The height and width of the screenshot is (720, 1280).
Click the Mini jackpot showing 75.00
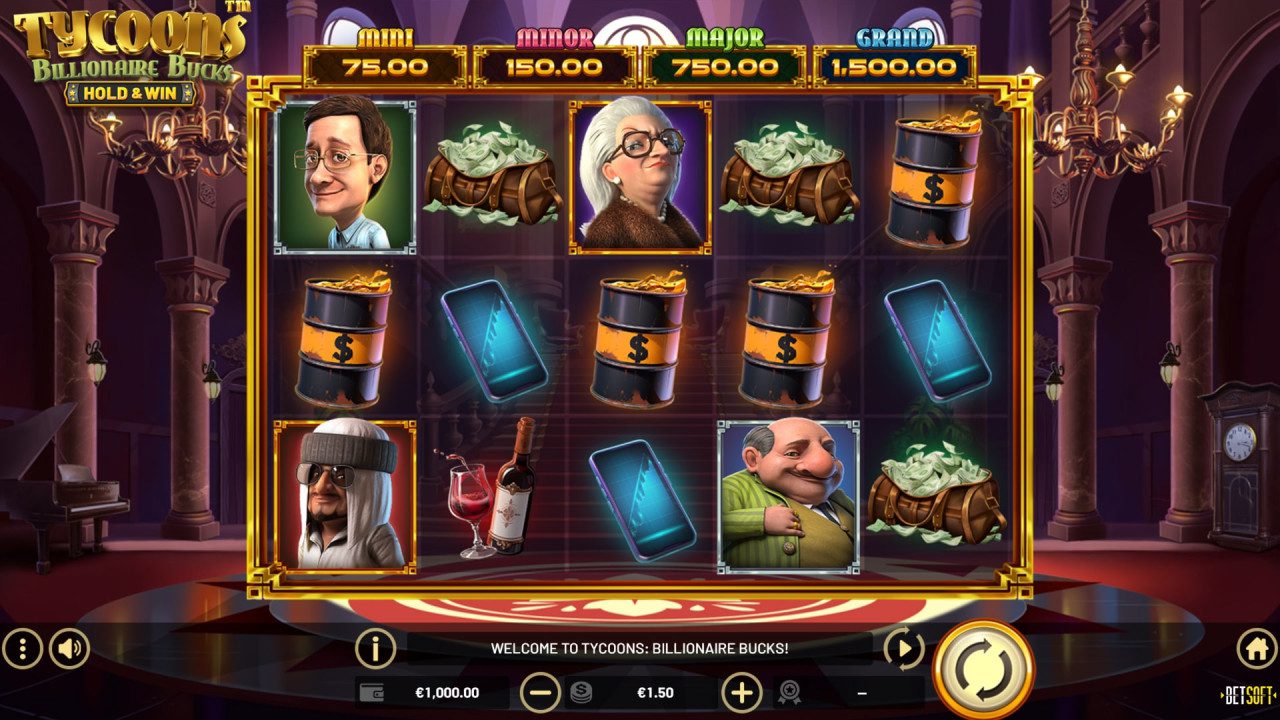[x=383, y=55]
